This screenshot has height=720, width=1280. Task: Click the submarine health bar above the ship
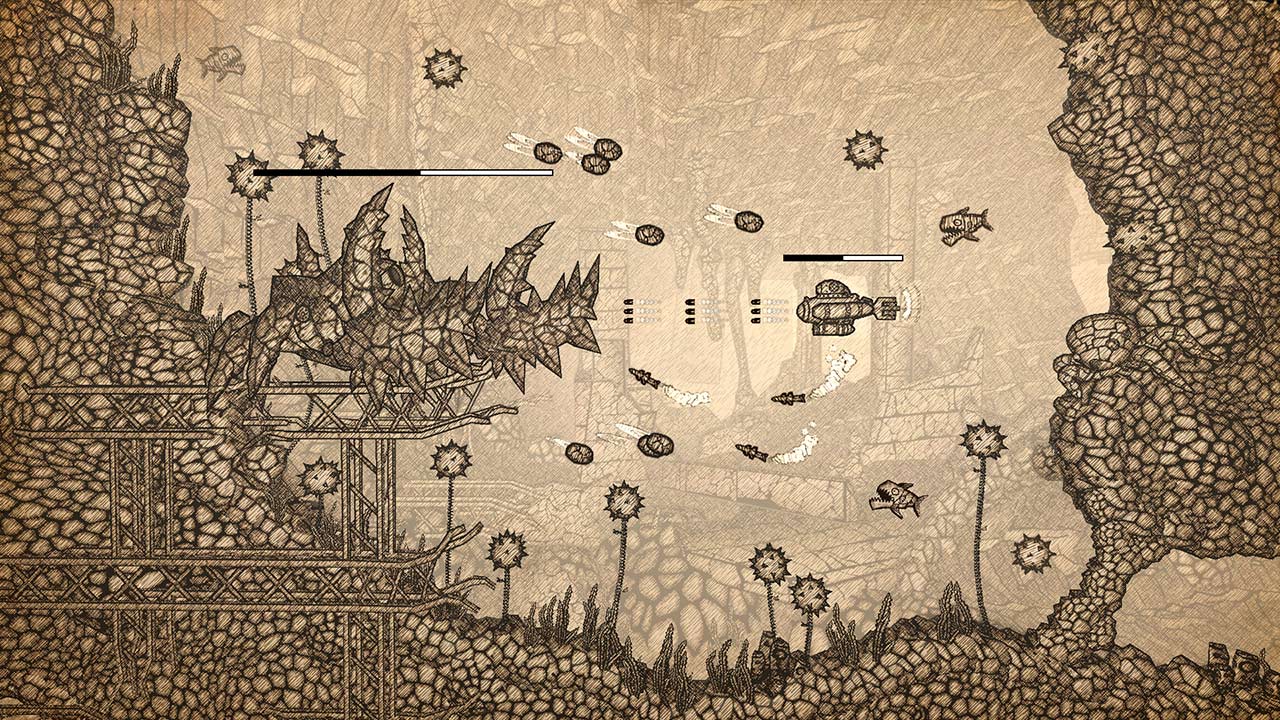click(x=845, y=257)
